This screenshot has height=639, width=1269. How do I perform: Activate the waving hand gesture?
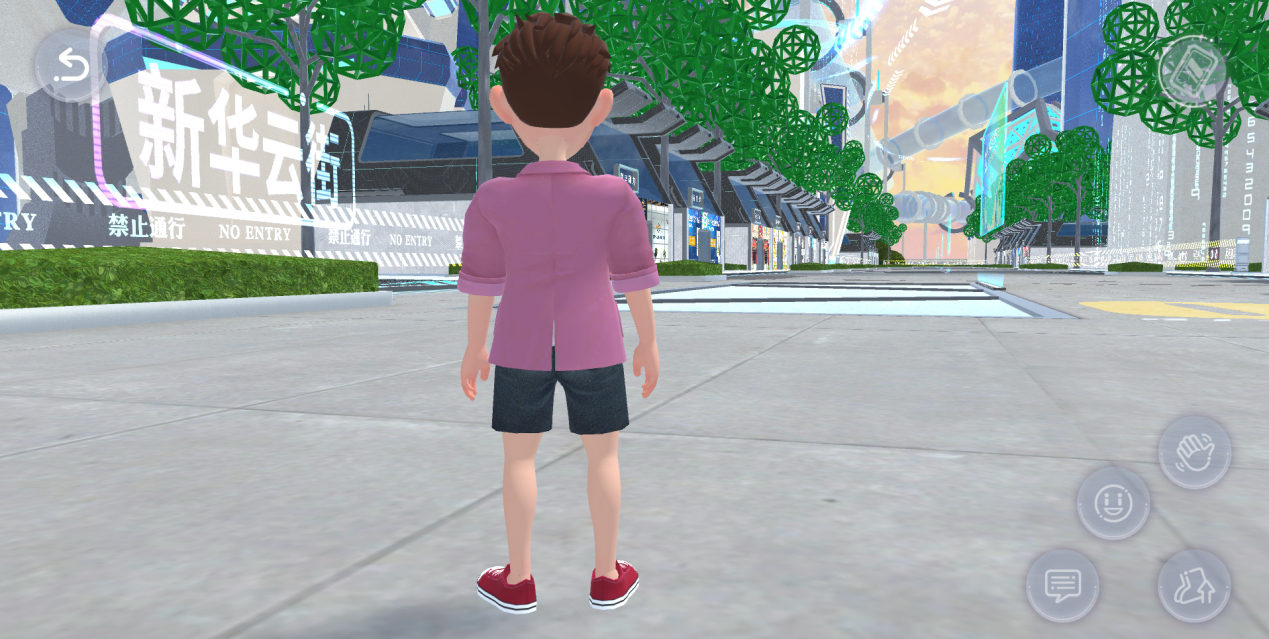1194,453
